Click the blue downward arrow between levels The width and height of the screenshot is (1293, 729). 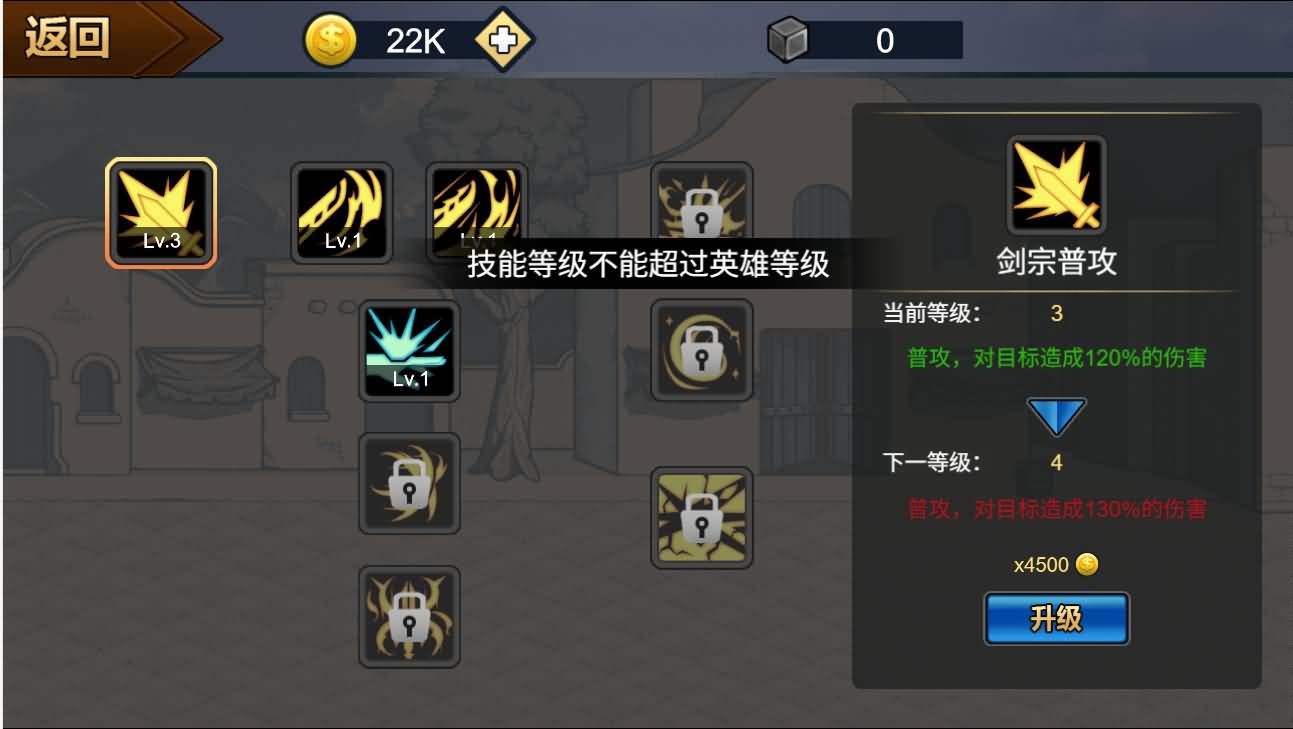click(x=1055, y=414)
